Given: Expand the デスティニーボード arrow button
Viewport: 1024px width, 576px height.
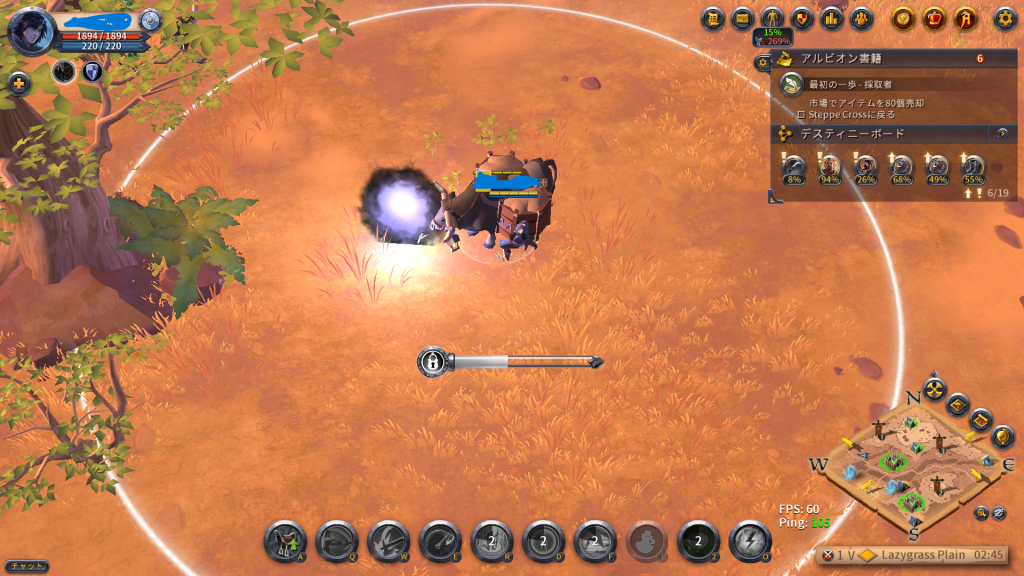Looking at the screenshot, I should tap(1001, 133).
